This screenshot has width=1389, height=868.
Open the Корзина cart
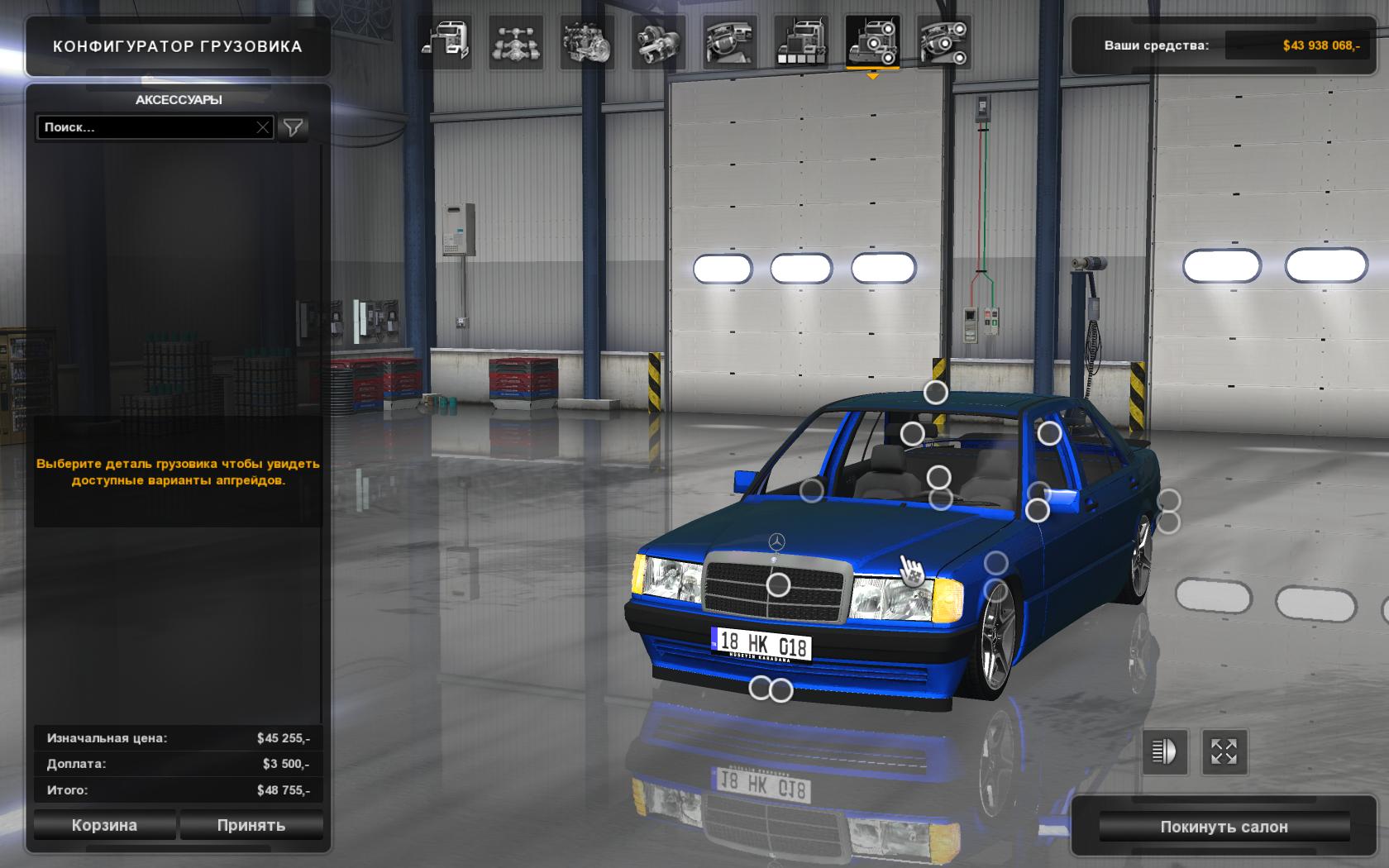(x=104, y=825)
